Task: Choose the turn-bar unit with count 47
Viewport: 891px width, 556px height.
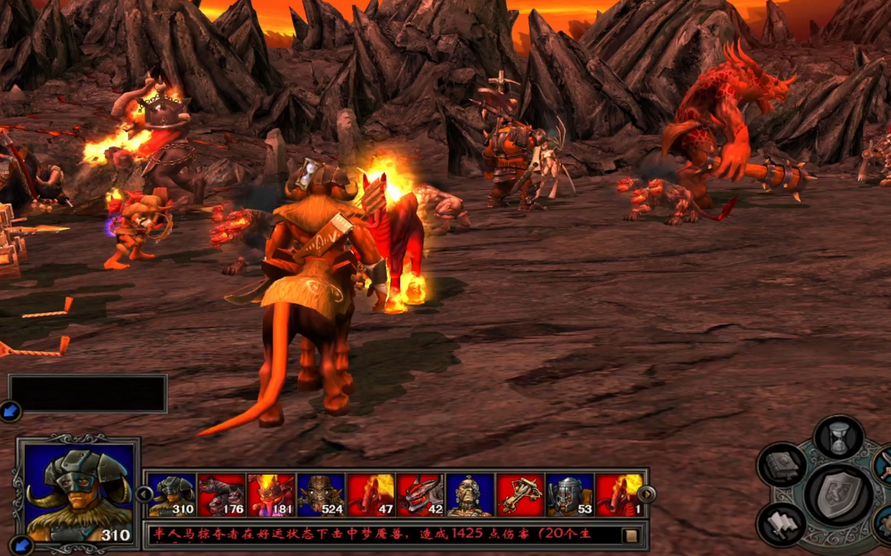Action: (371, 494)
